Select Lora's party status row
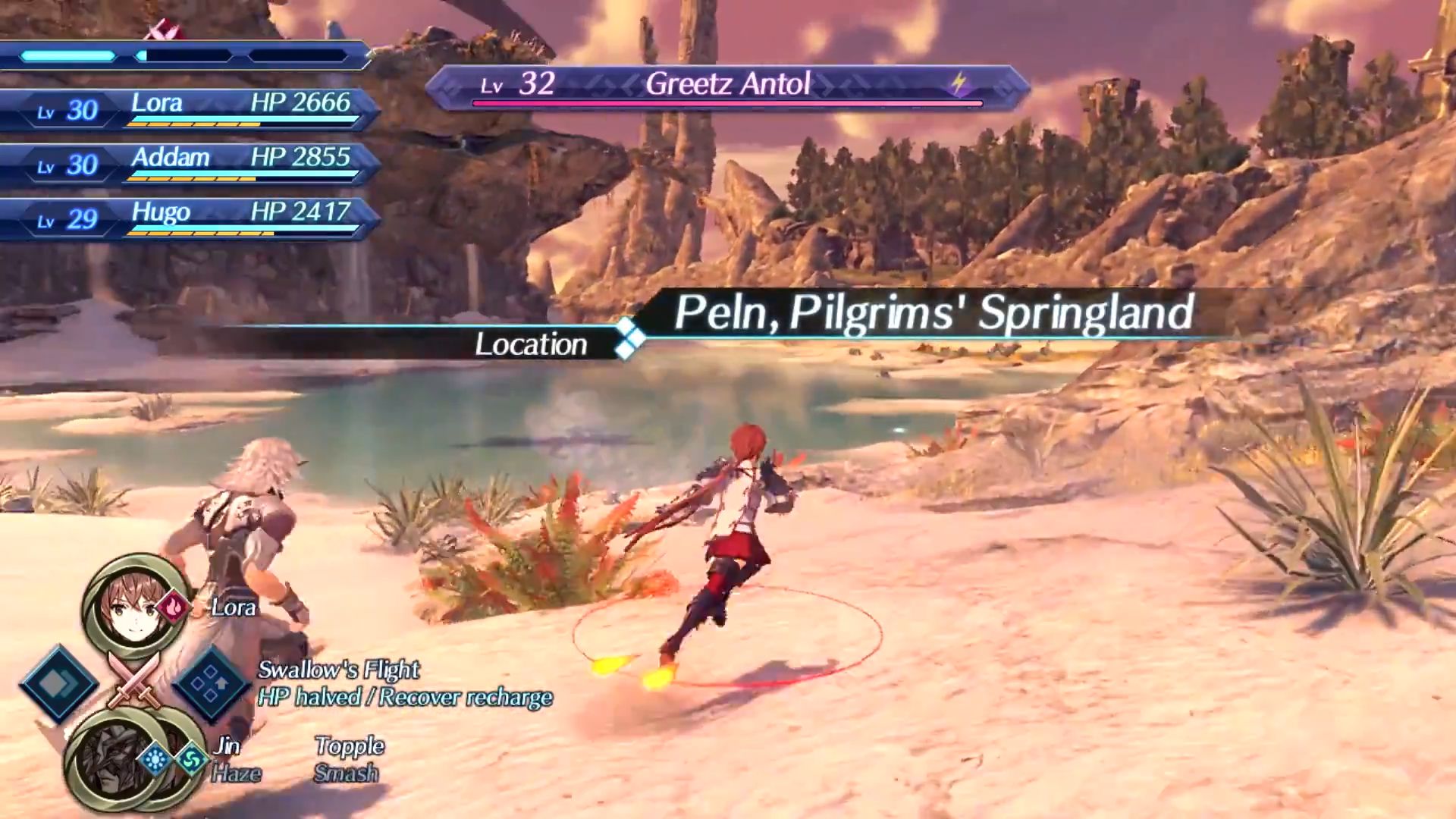The image size is (1456, 819). click(x=190, y=109)
